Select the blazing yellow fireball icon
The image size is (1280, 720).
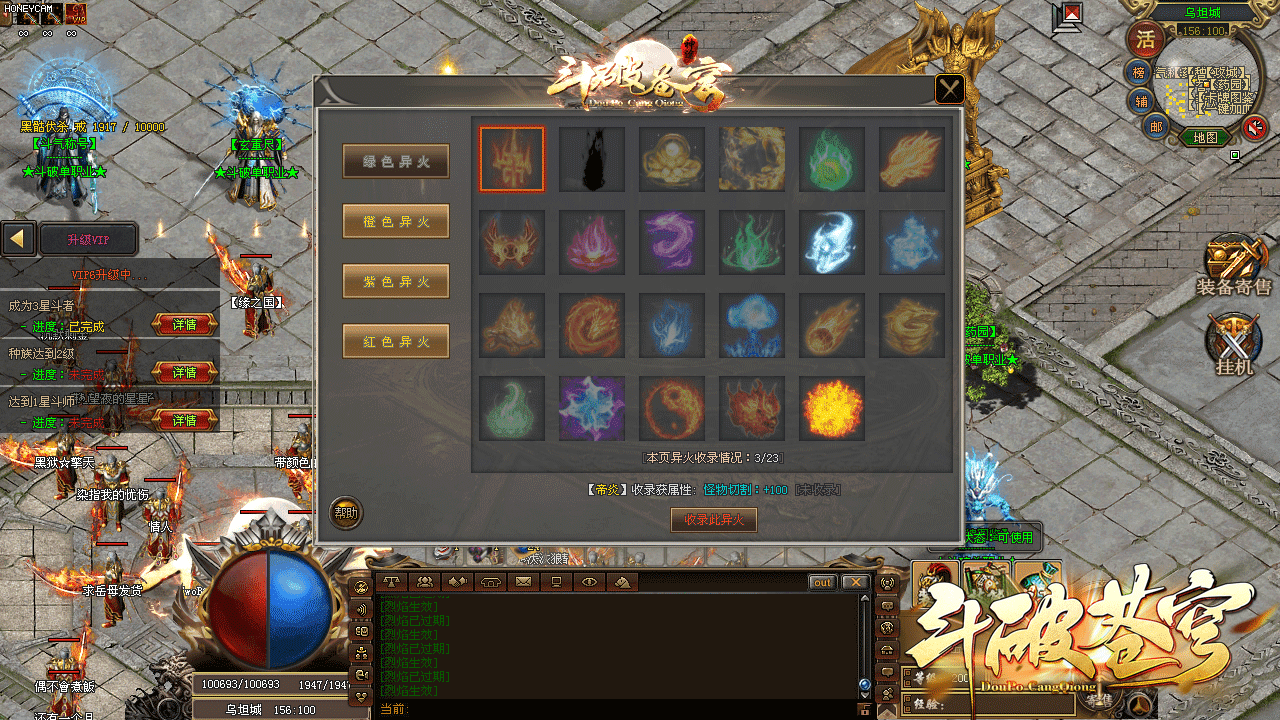click(832, 408)
